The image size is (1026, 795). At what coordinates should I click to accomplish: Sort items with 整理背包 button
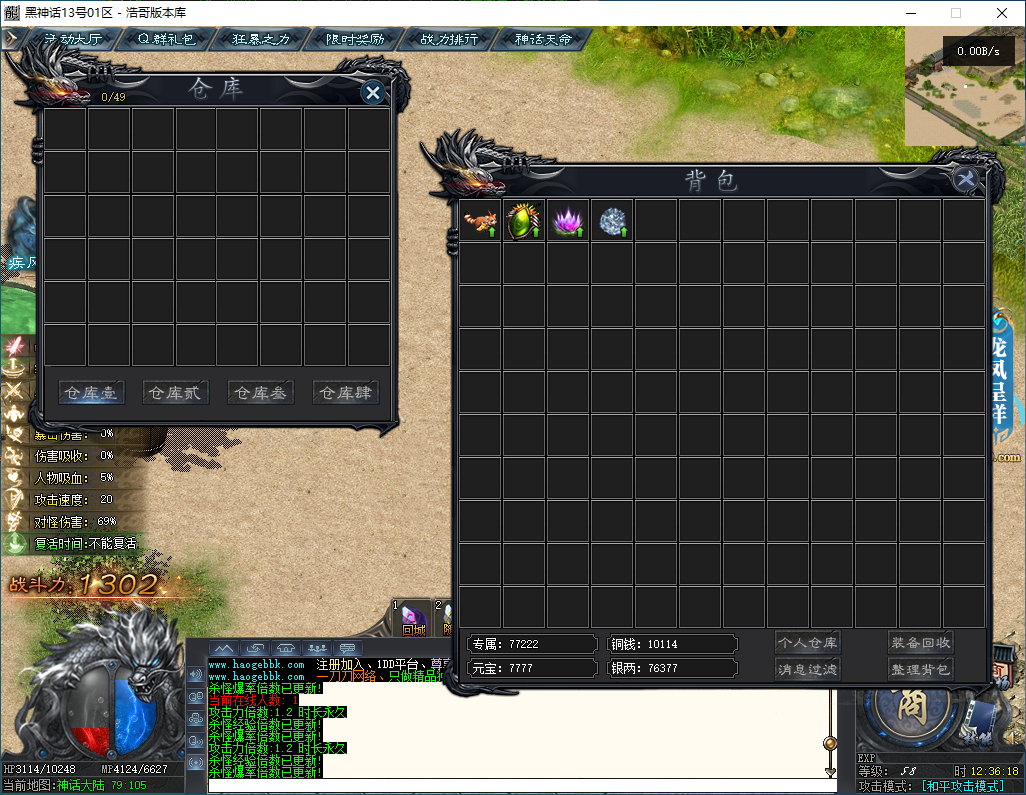(x=920, y=669)
